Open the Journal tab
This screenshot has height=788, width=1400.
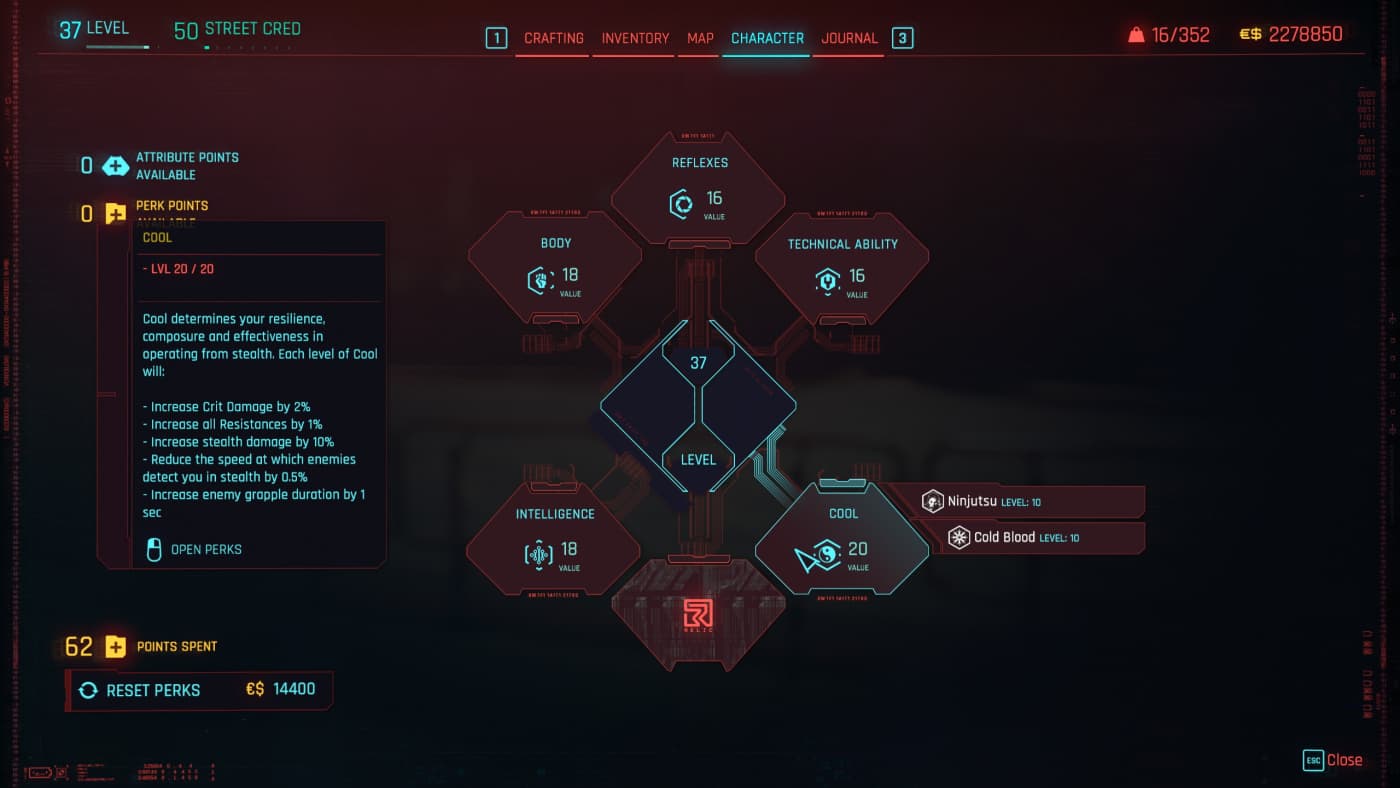pyautogui.click(x=849, y=38)
